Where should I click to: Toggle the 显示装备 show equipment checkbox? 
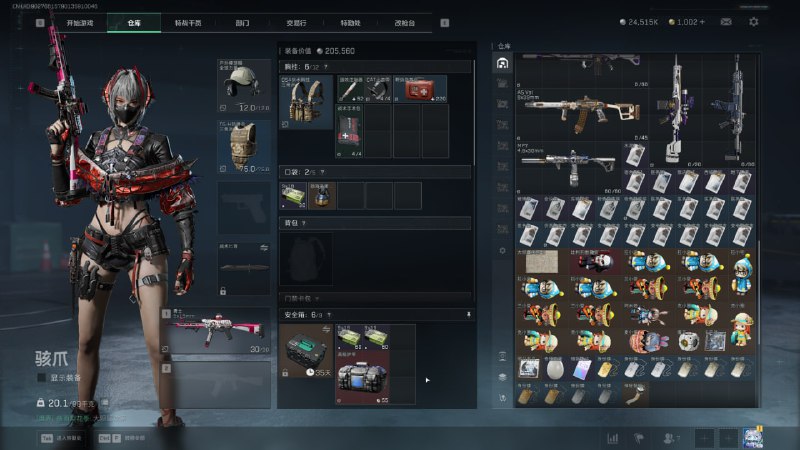pyautogui.click(x=41, y=378)
